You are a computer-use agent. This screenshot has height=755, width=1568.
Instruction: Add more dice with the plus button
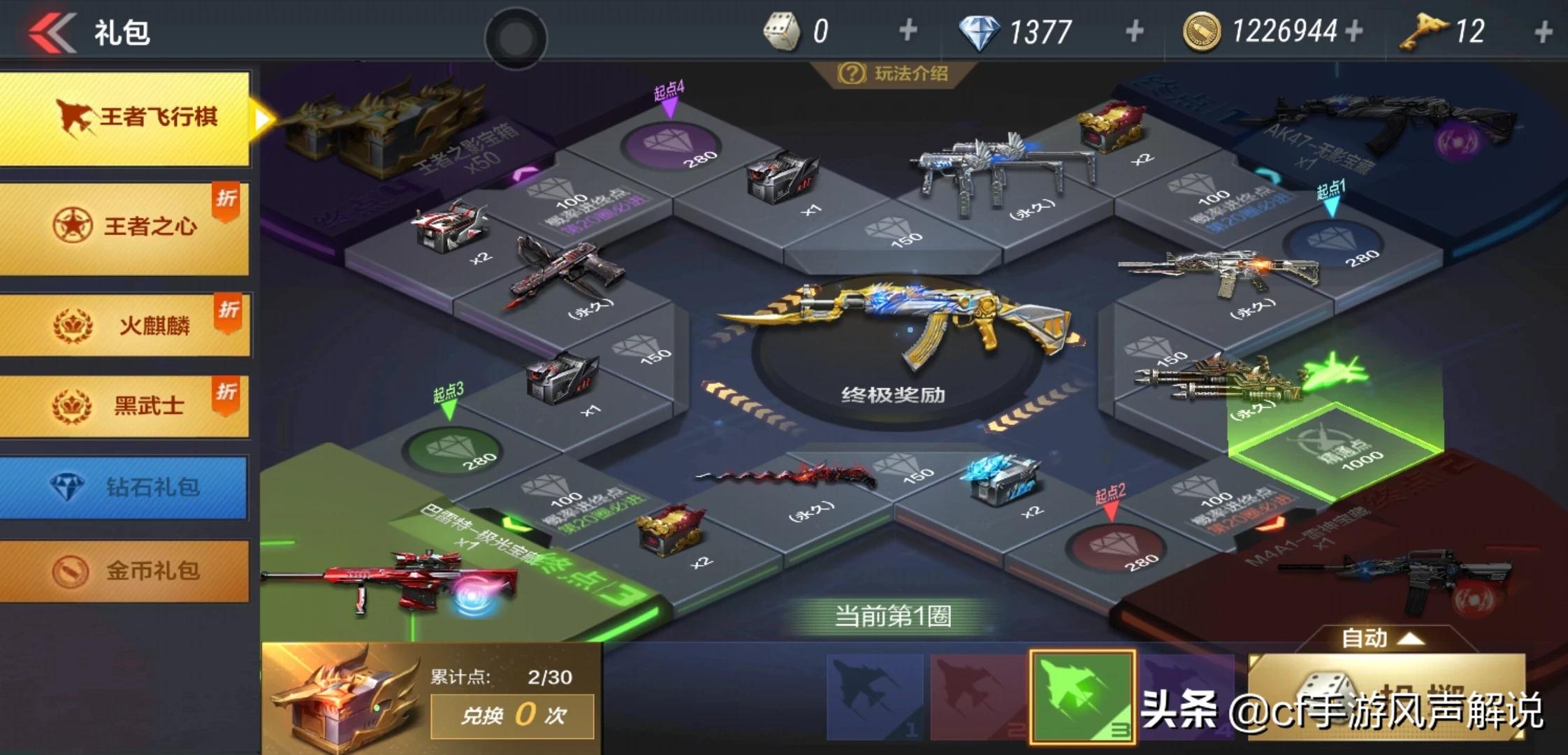908,31
